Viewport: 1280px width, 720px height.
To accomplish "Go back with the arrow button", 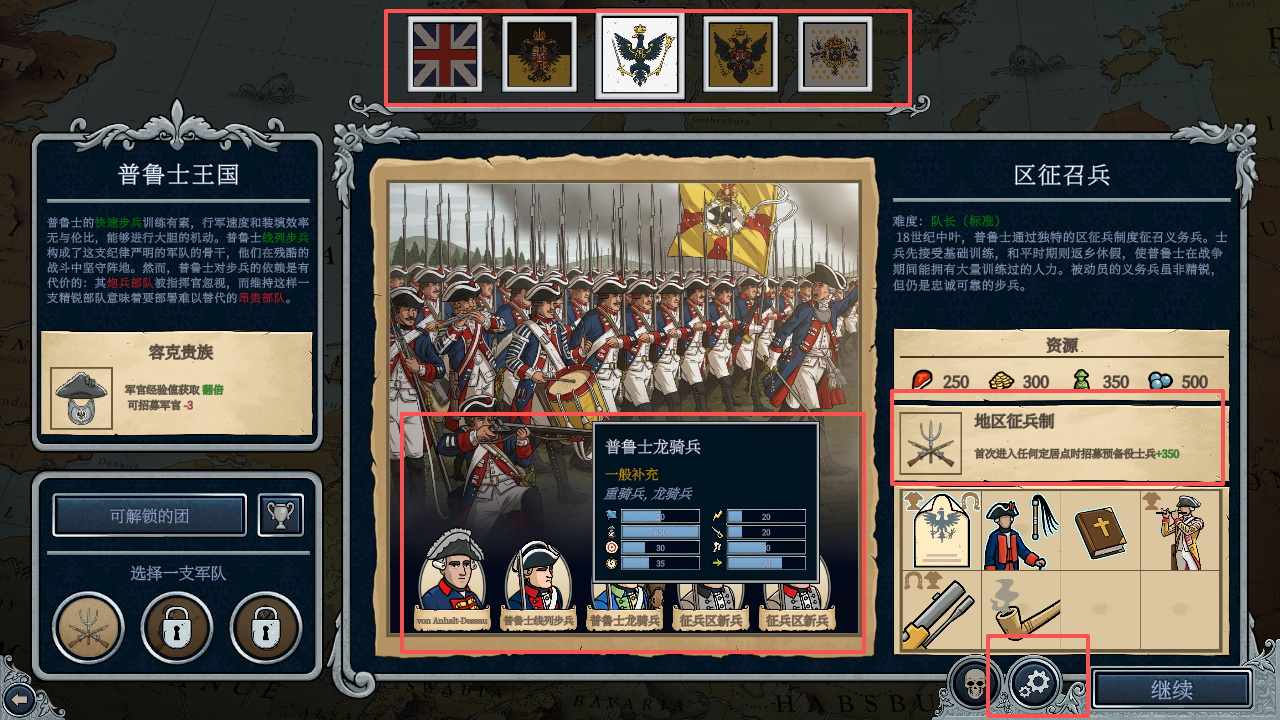I will point(18,699).
